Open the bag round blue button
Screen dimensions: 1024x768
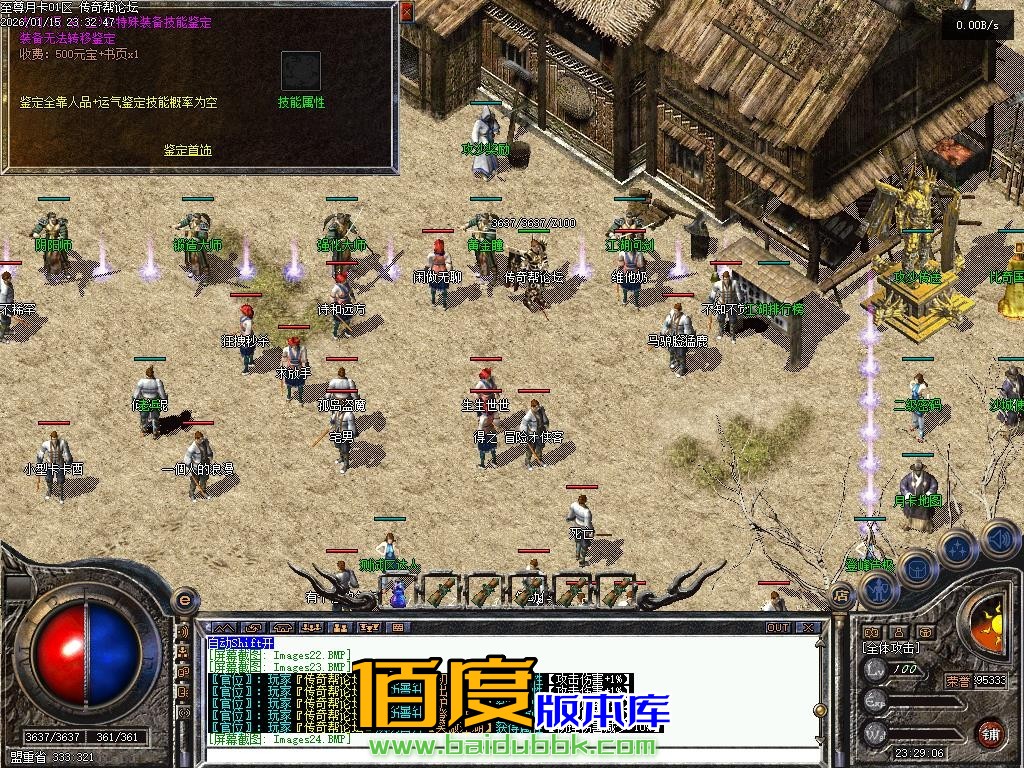[917, 568]
